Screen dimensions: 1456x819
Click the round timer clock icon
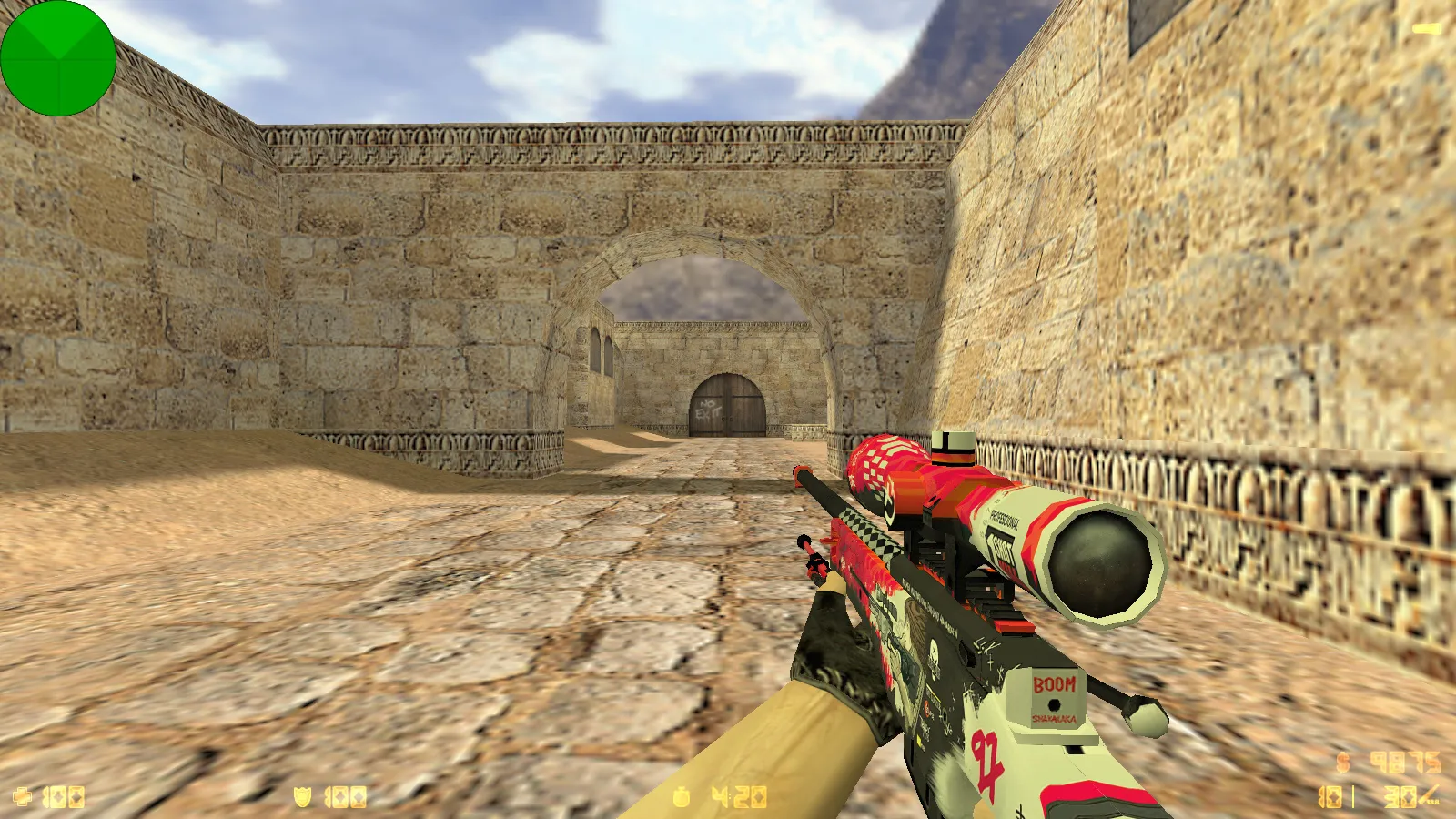click(x=682, y=798)
